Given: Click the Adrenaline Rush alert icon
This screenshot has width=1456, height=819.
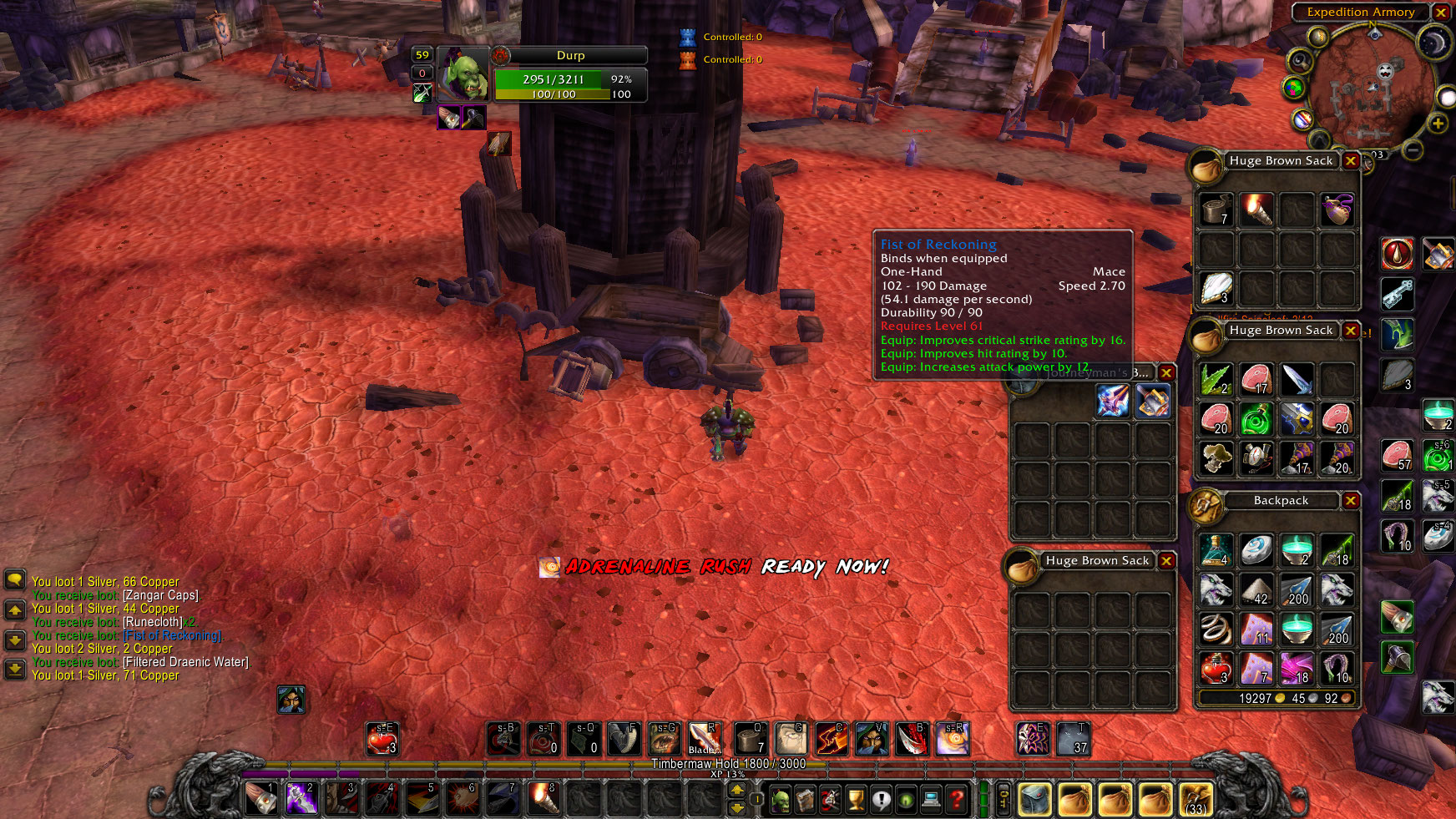Looking at the screenshot, I should pyautogui.click(x=551, y=566).
